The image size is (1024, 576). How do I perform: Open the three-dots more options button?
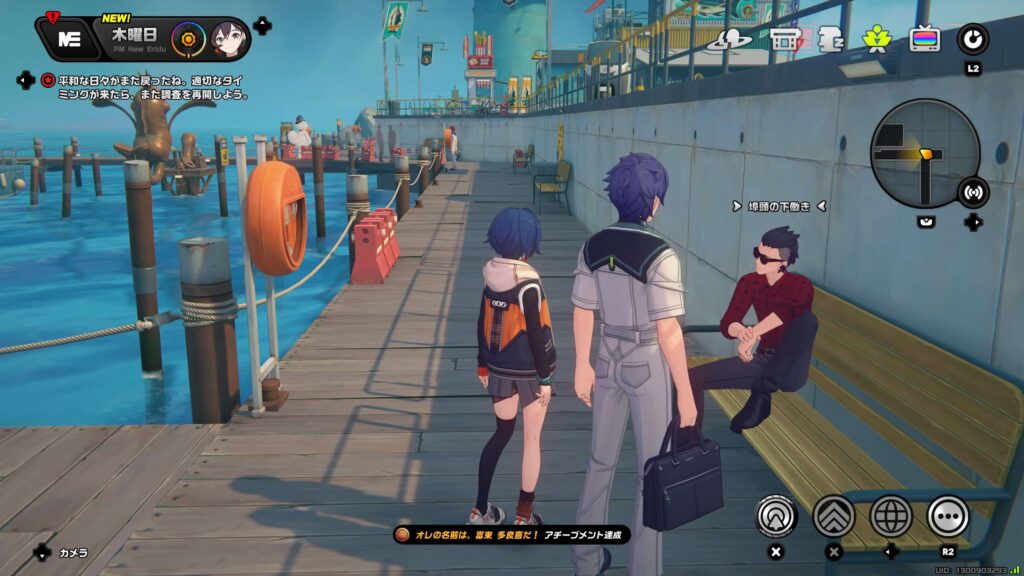[948, 516]
